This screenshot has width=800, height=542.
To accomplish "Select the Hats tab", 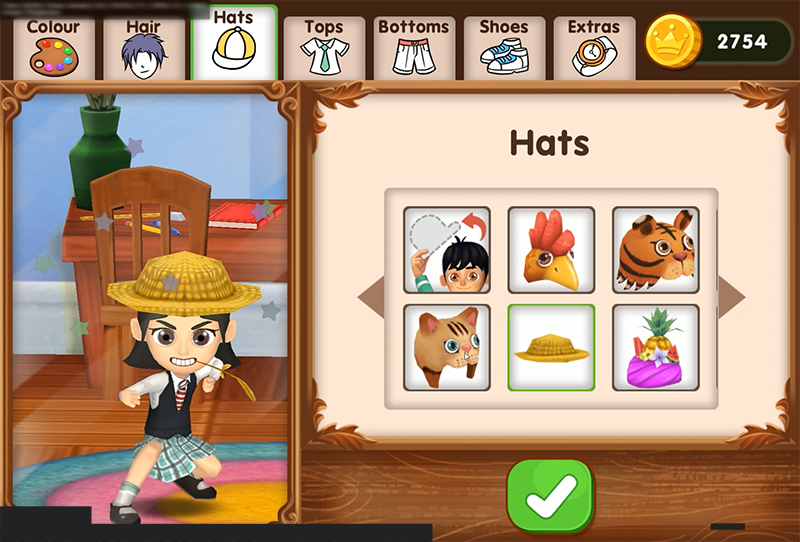I will (x=233, y=44).
